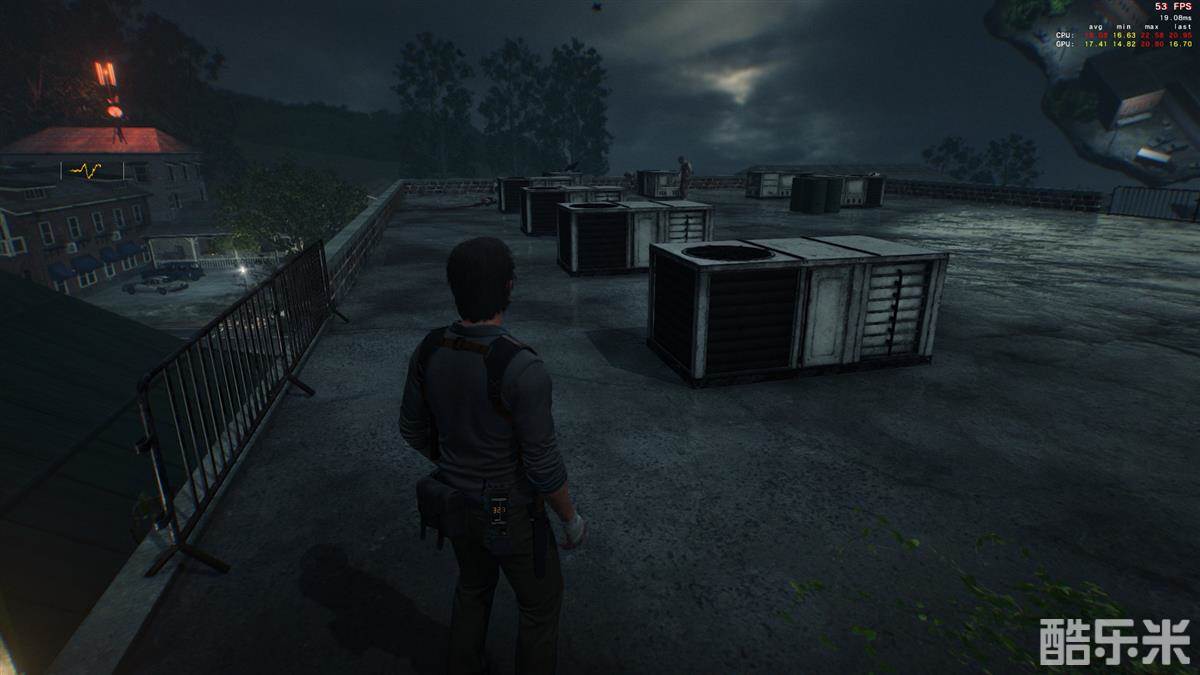Click the orange communicator signal waveform indicator
1200x675 pixels.
(85, 171)
